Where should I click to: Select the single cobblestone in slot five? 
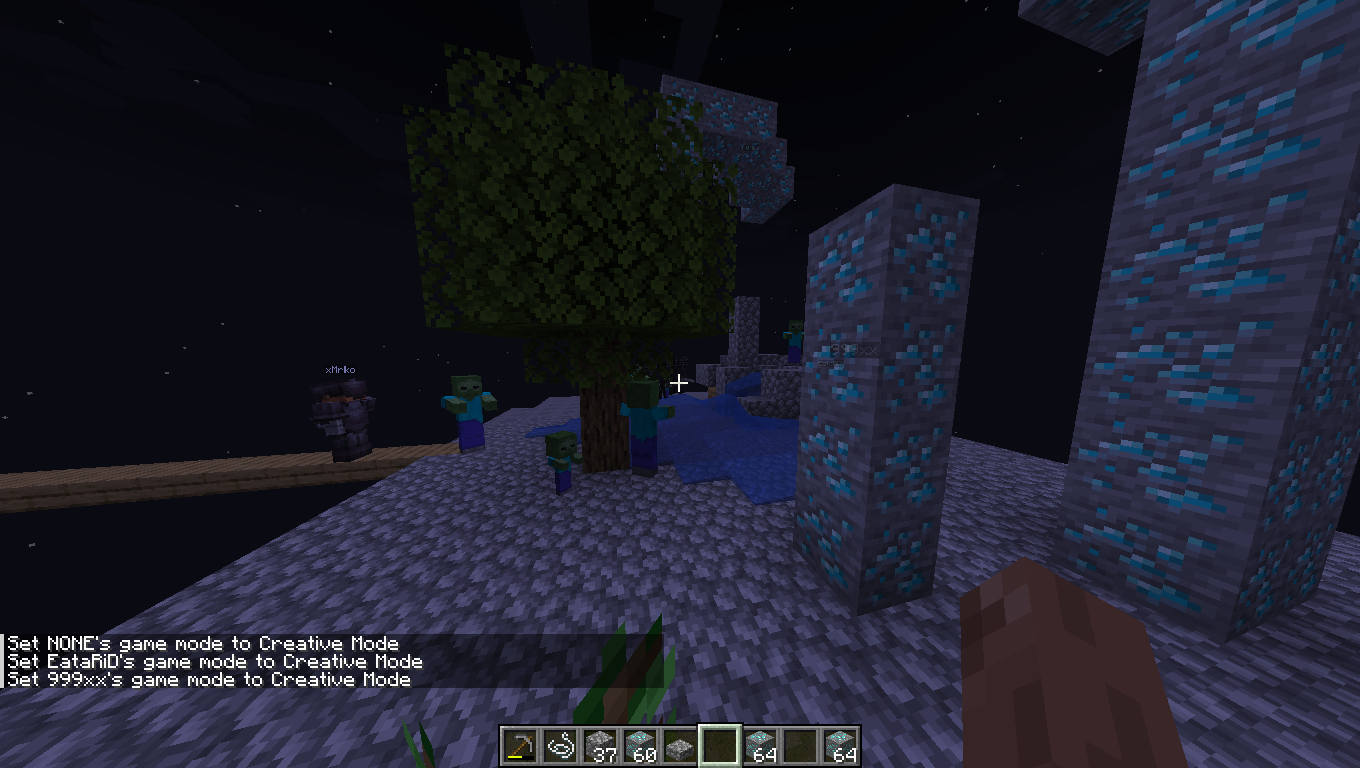point(680,747)
